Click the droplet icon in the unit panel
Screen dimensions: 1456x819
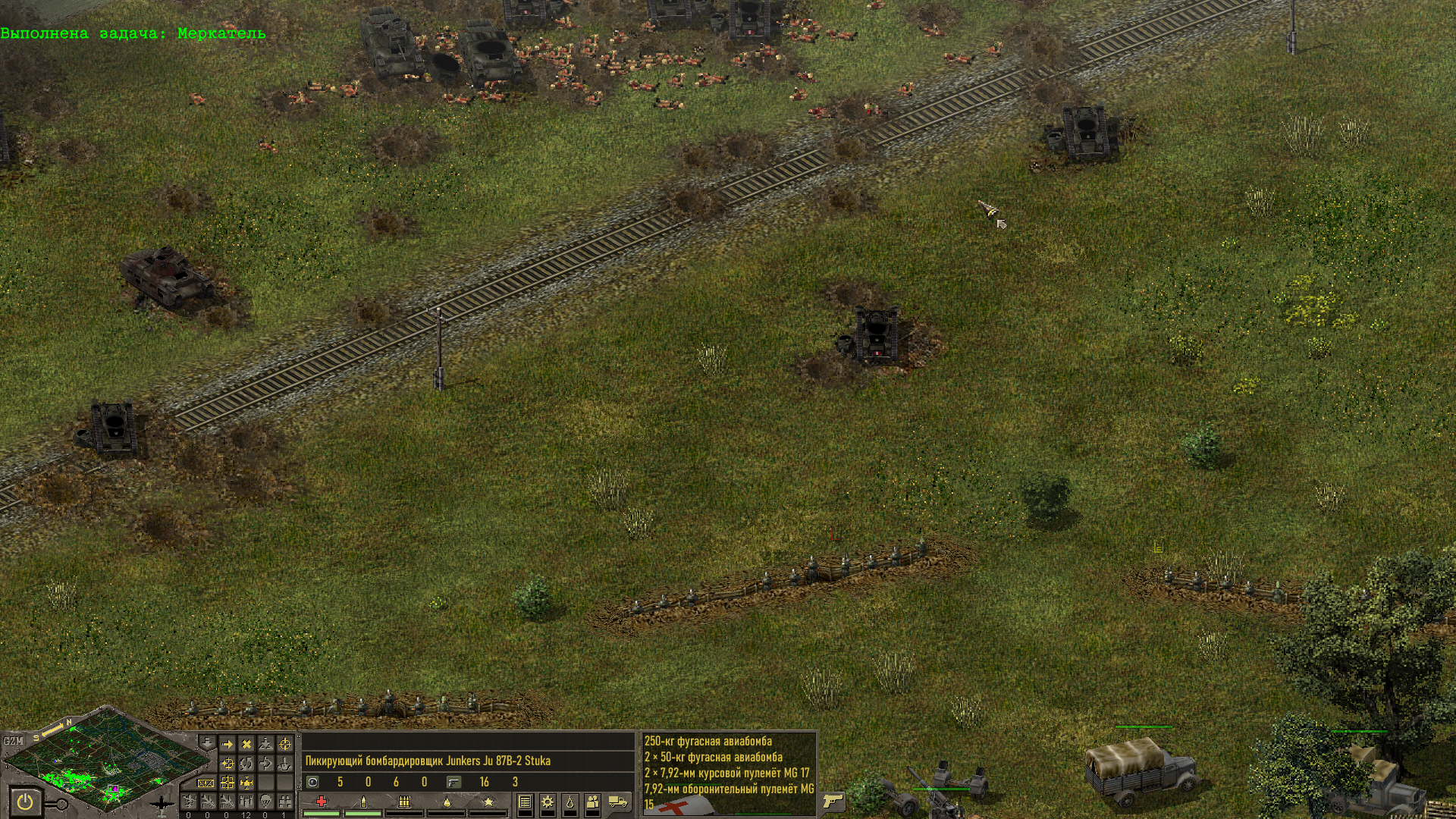click(x=570, y=802)
